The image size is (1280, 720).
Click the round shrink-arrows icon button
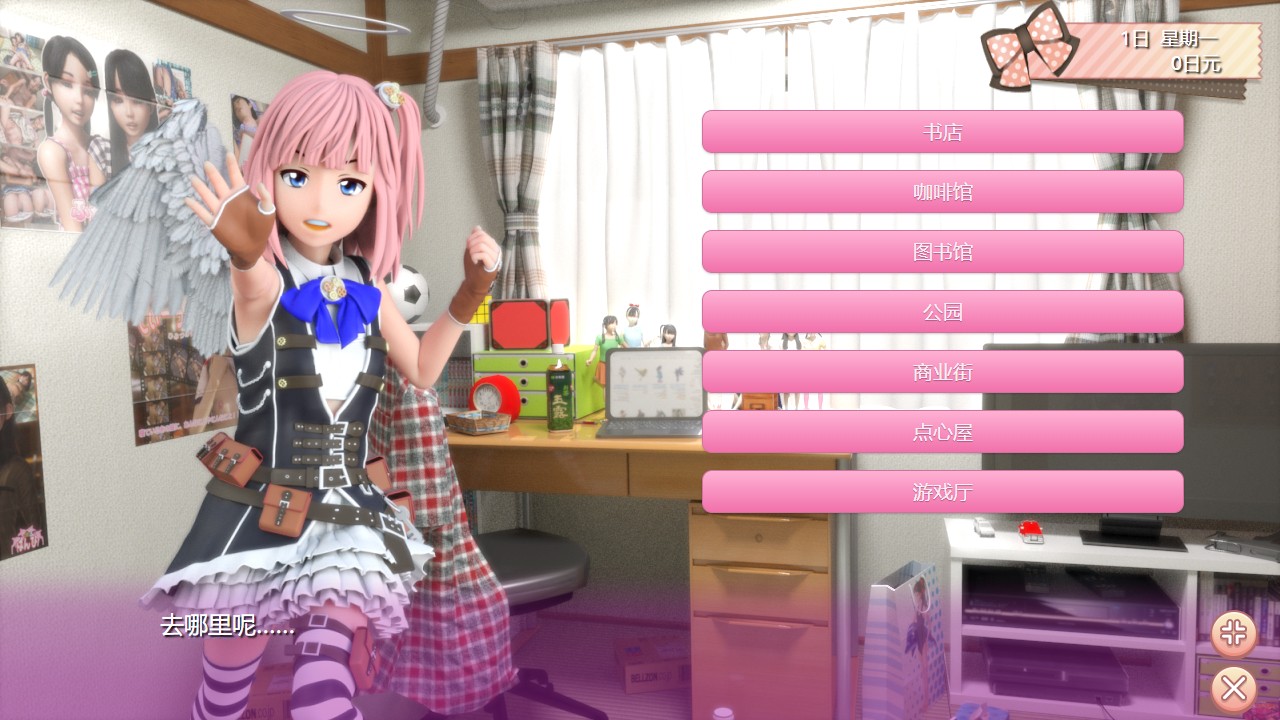pyautogui.click(x=1234, y=632)
